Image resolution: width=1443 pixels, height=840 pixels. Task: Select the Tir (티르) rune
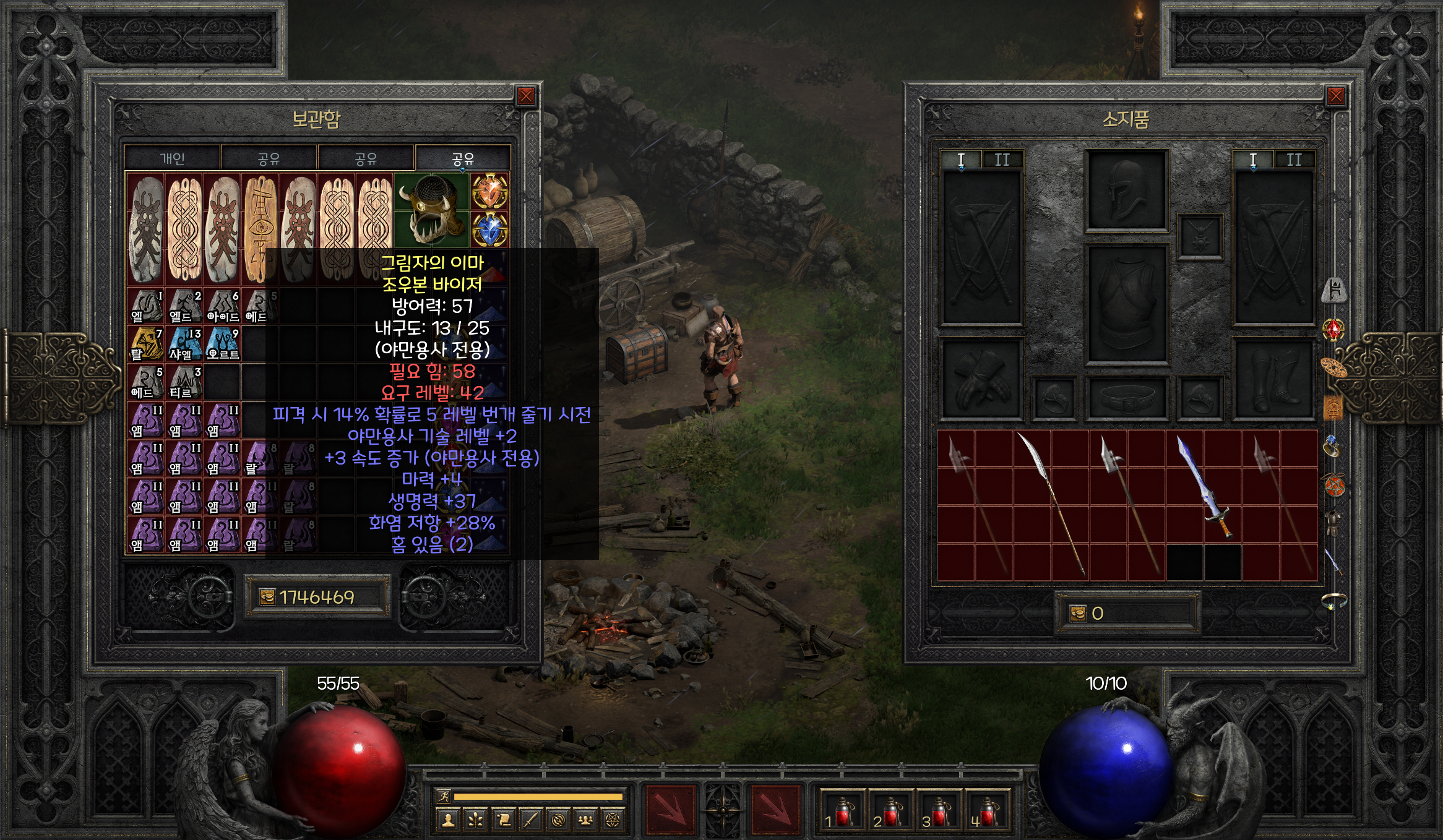[184, 382]
